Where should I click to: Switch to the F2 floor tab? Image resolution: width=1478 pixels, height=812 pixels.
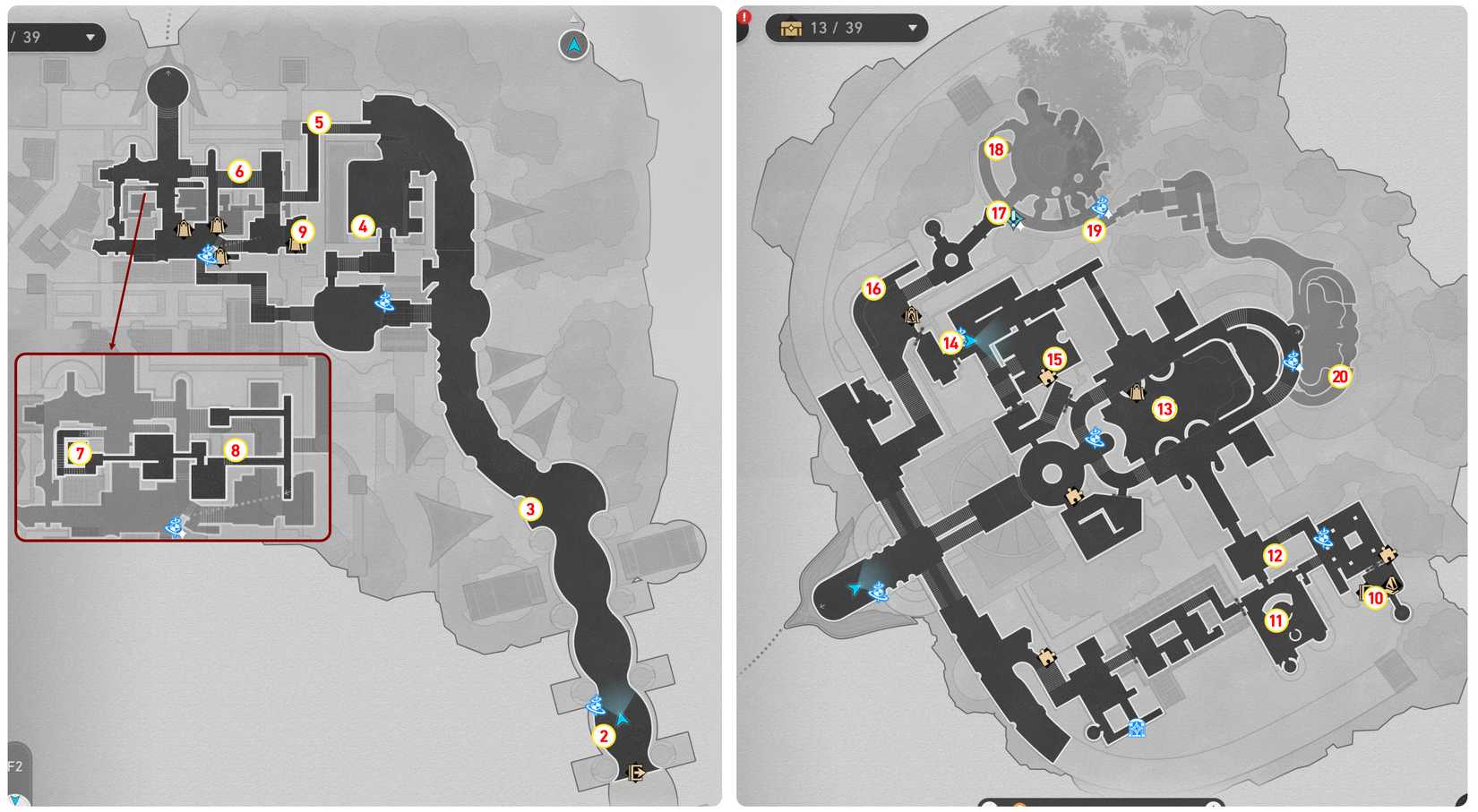[13, 767]
